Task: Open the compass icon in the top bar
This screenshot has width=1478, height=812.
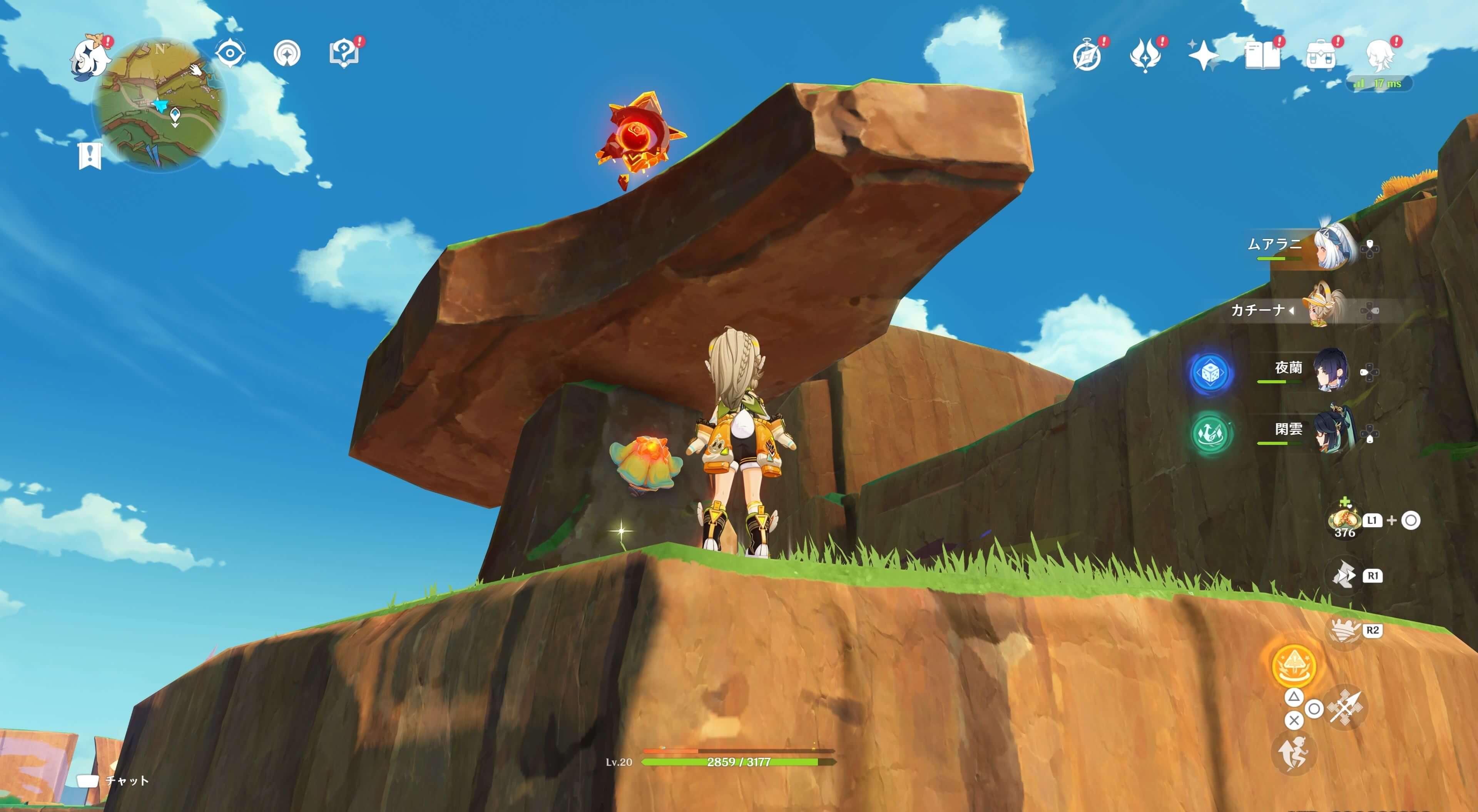Action: coord(1087,56)
